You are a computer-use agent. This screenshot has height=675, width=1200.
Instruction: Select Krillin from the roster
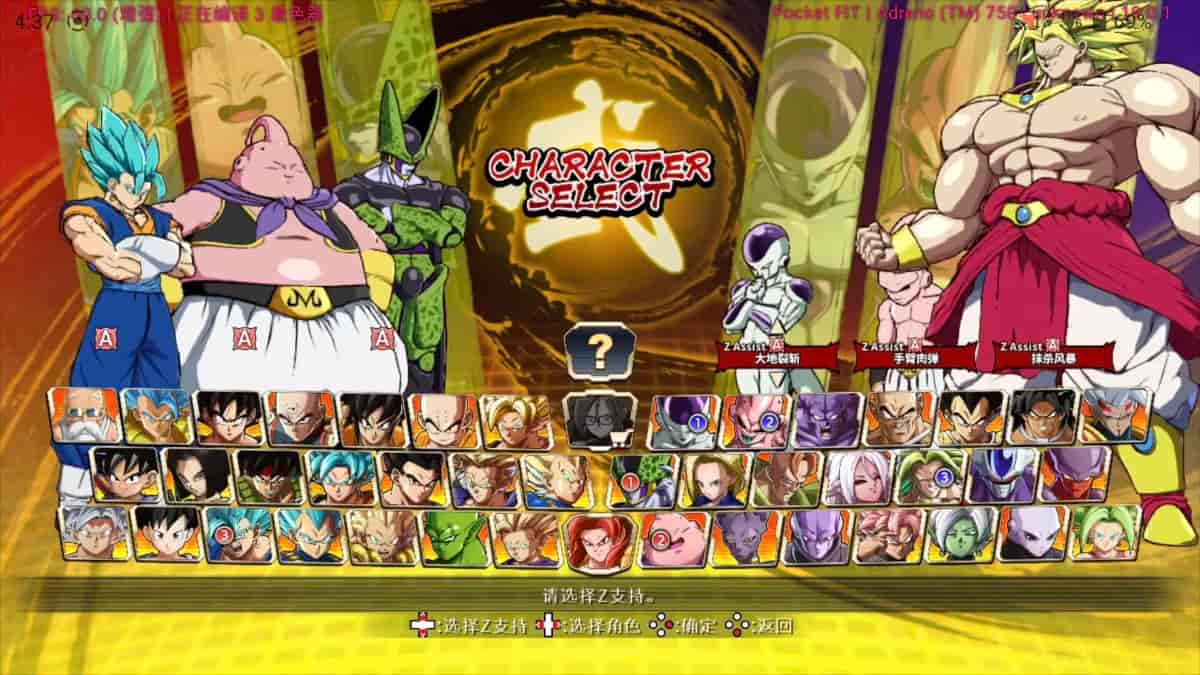point(444,421)
